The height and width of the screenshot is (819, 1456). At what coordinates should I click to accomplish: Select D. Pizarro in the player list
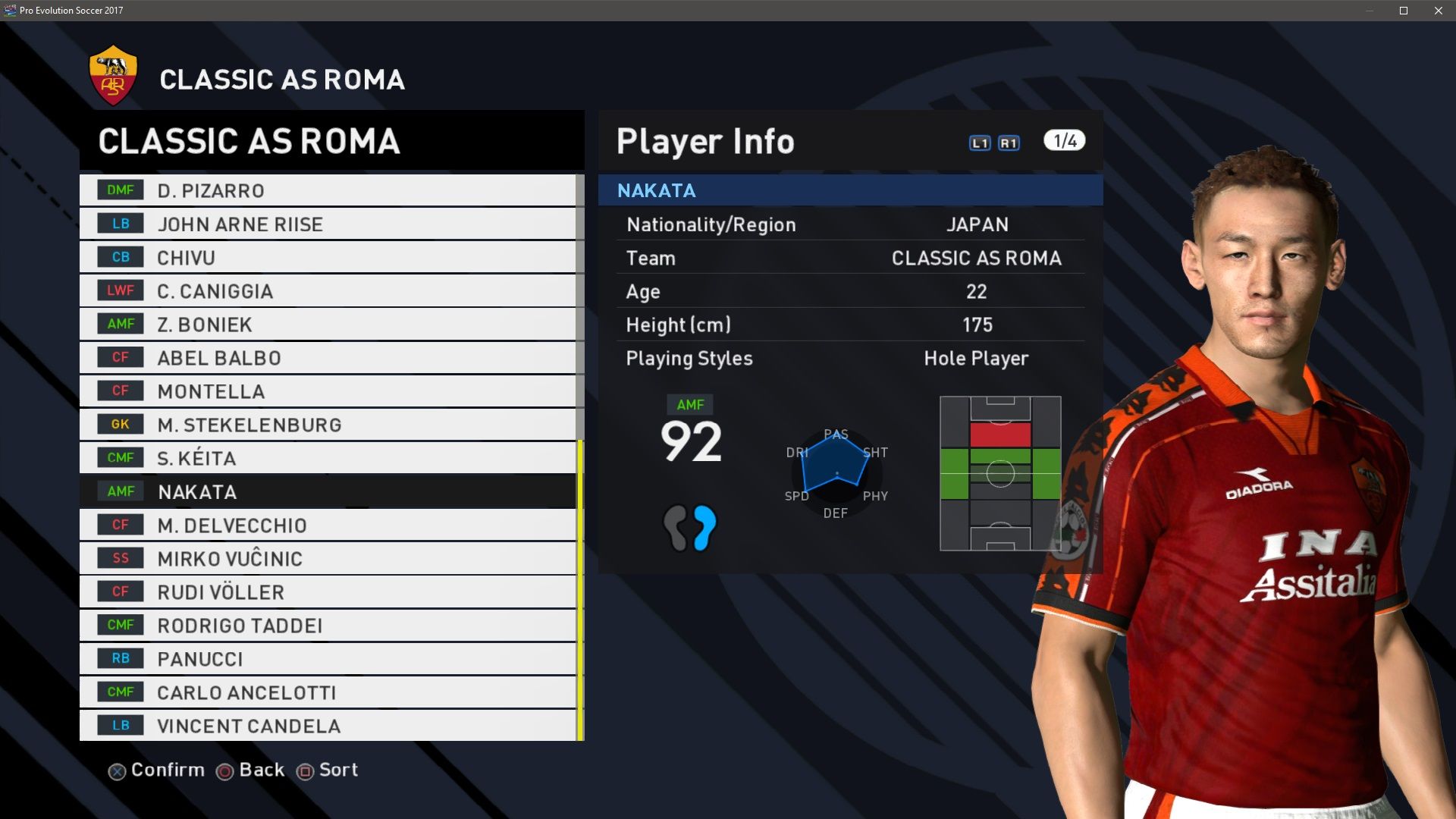point(328,190)
